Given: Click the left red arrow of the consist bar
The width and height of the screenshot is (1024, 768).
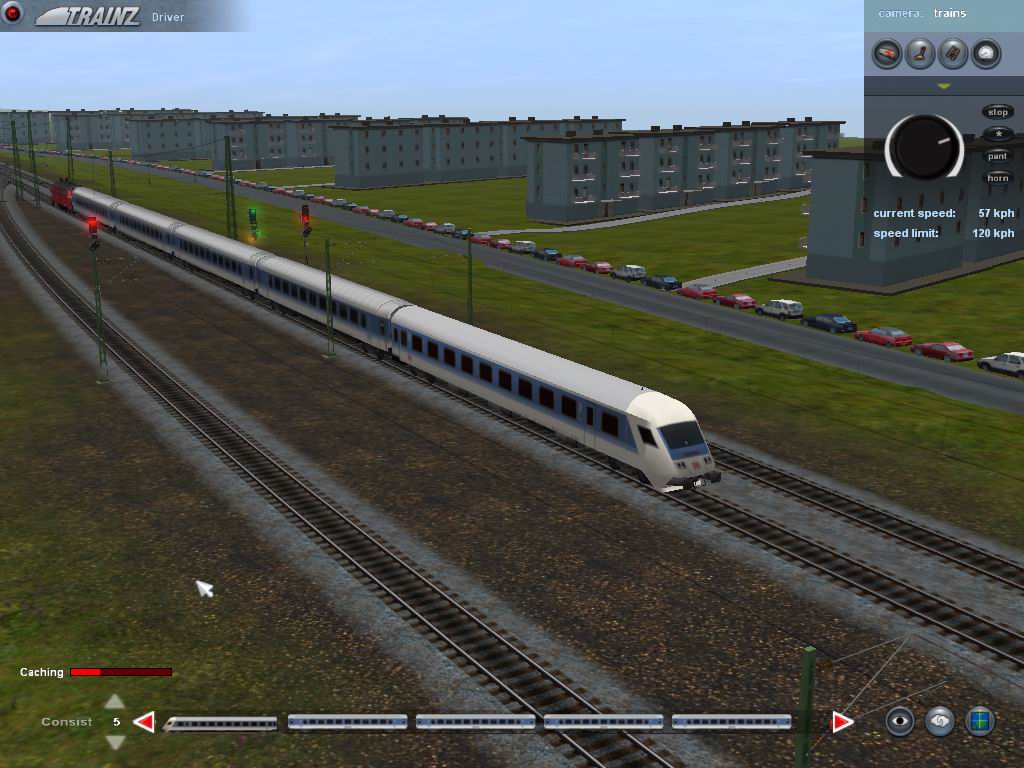Looking at the screenshot, I should coord(145,722).
